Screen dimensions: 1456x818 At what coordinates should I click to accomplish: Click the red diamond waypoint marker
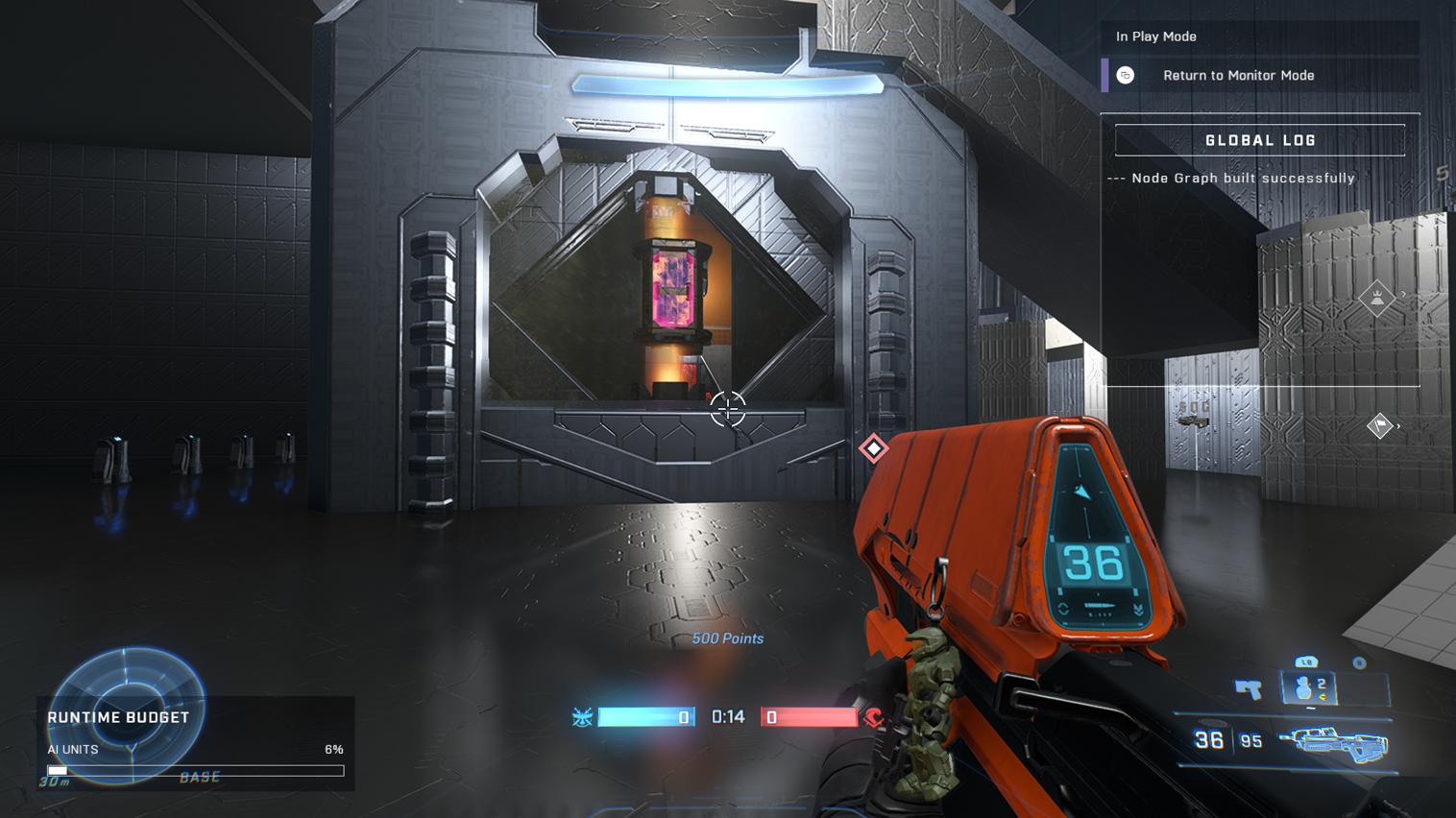(x=873, y=448)
